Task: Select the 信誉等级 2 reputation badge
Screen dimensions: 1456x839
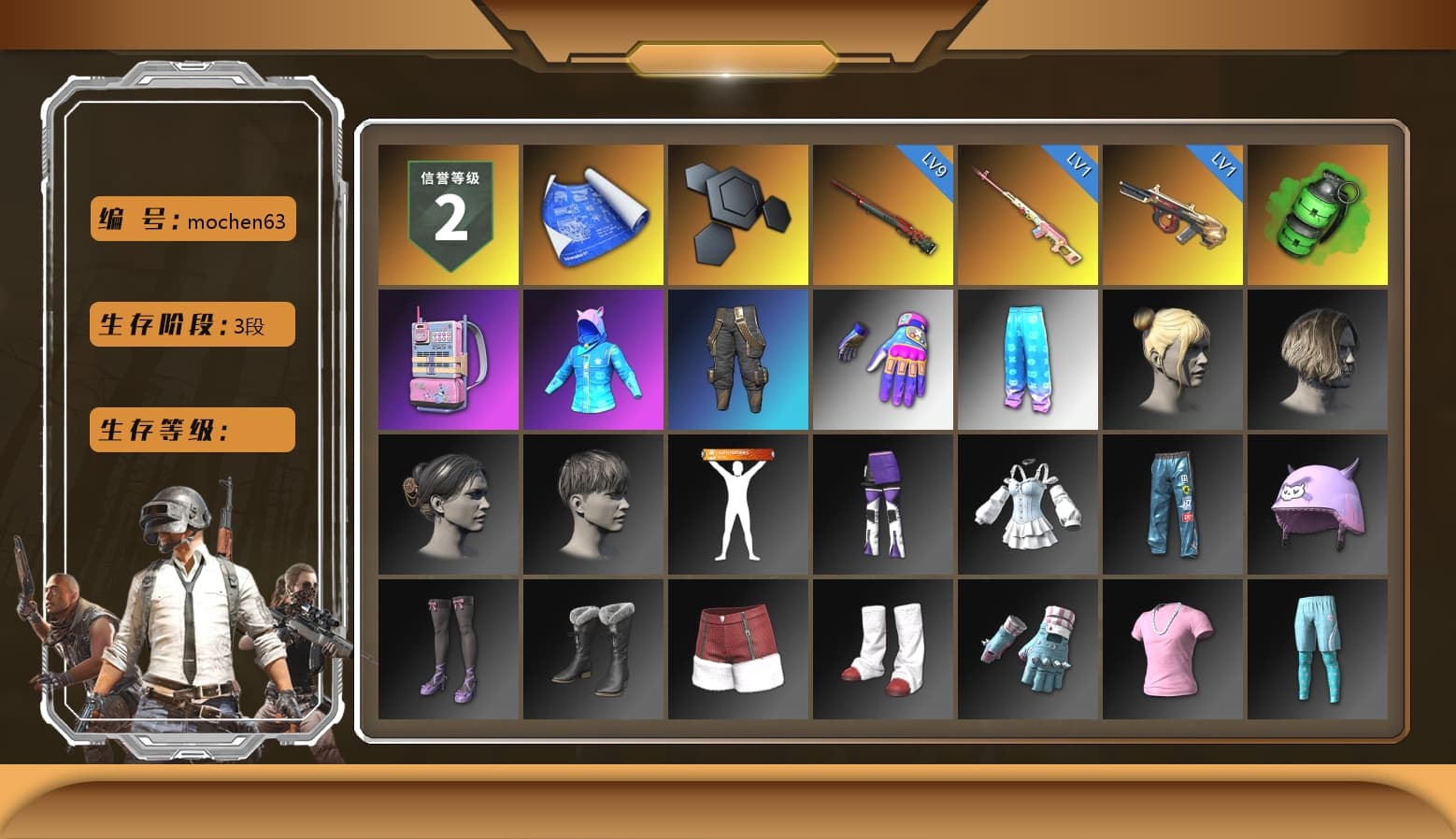Action: (447, 212)
